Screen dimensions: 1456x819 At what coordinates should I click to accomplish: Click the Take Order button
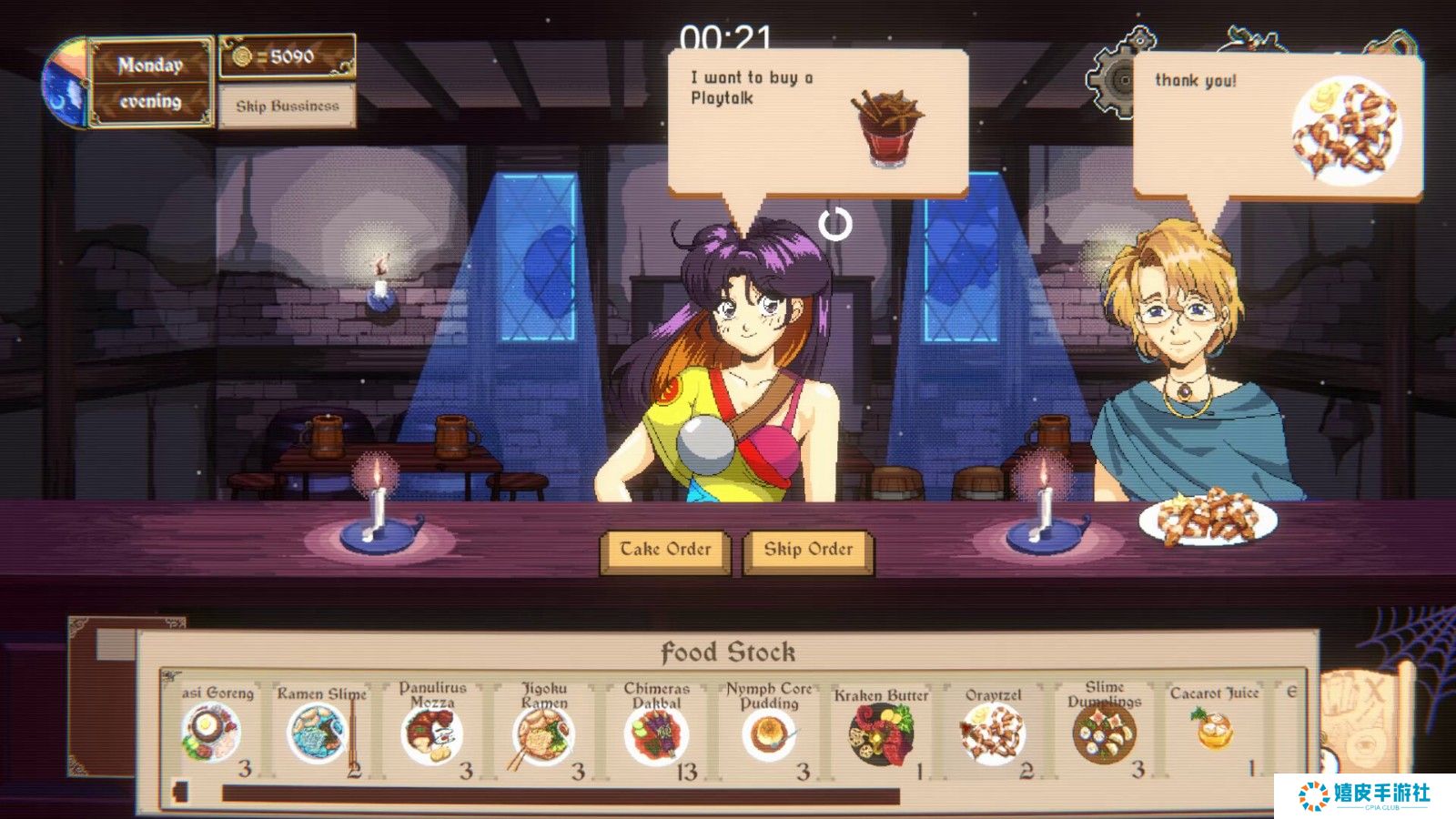coord(665,550)
